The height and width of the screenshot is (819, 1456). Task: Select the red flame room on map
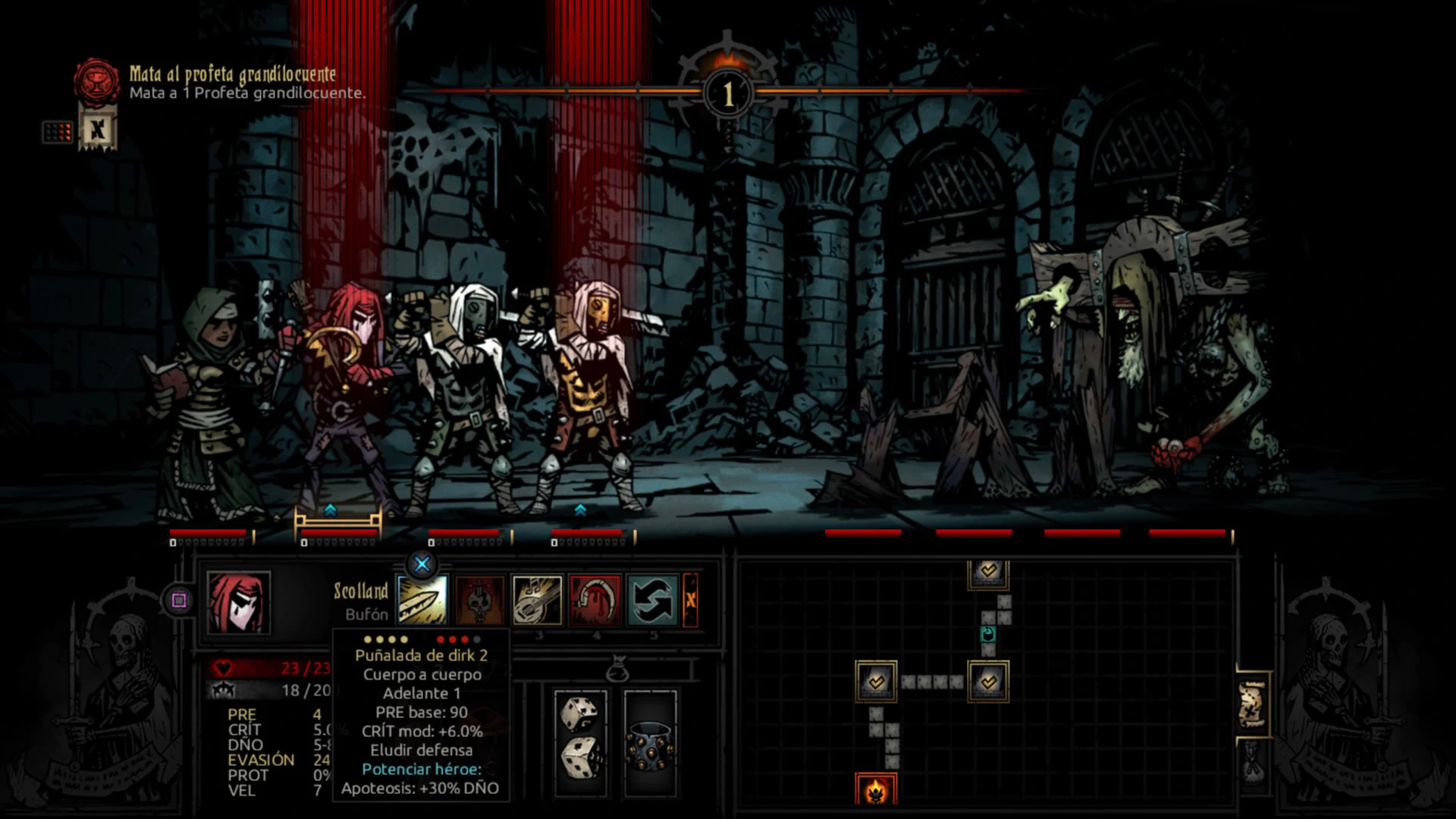coord(876,790)
